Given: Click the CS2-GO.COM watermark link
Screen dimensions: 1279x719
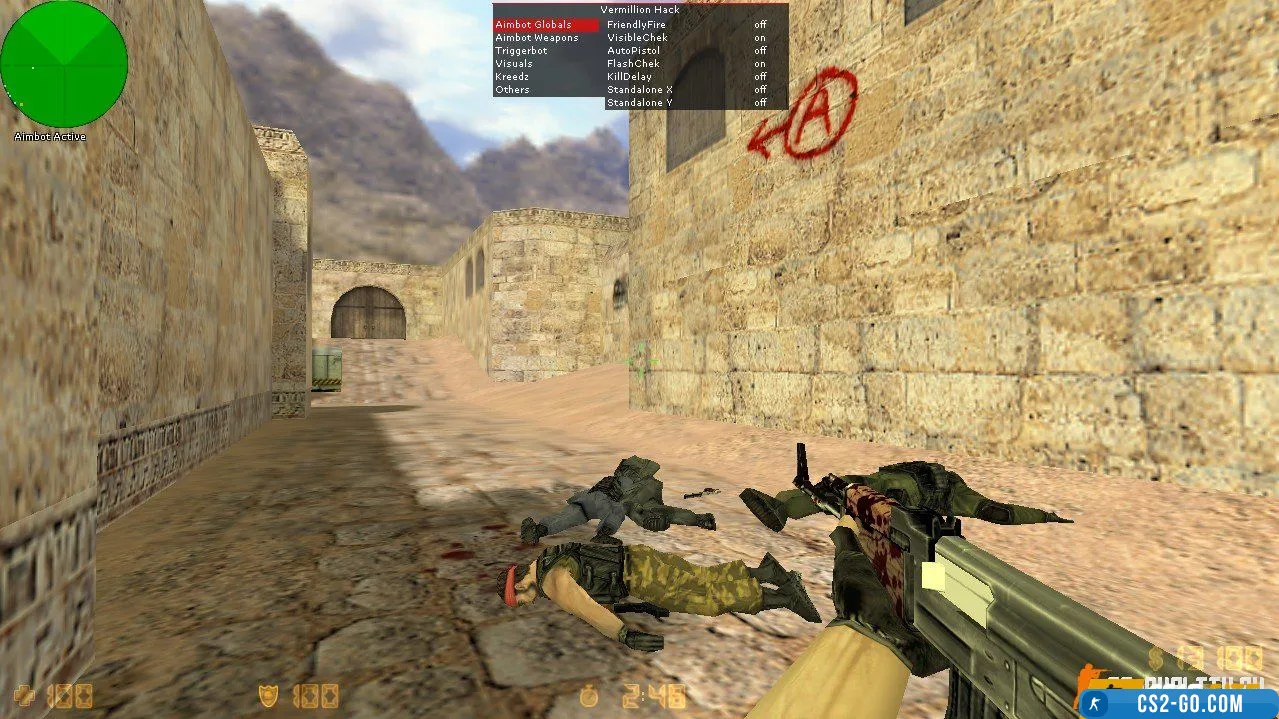Looking at the screenshot, I should coord(1178,703).
